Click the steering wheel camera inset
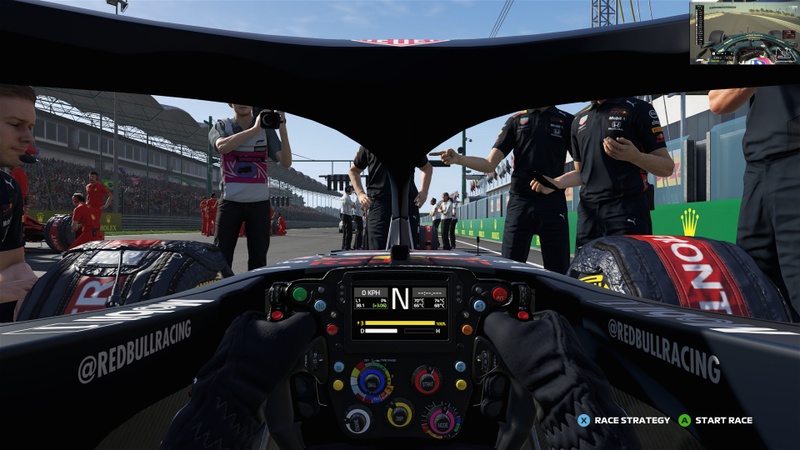Screen dimensions: 800x450 [x=744, y=33]
